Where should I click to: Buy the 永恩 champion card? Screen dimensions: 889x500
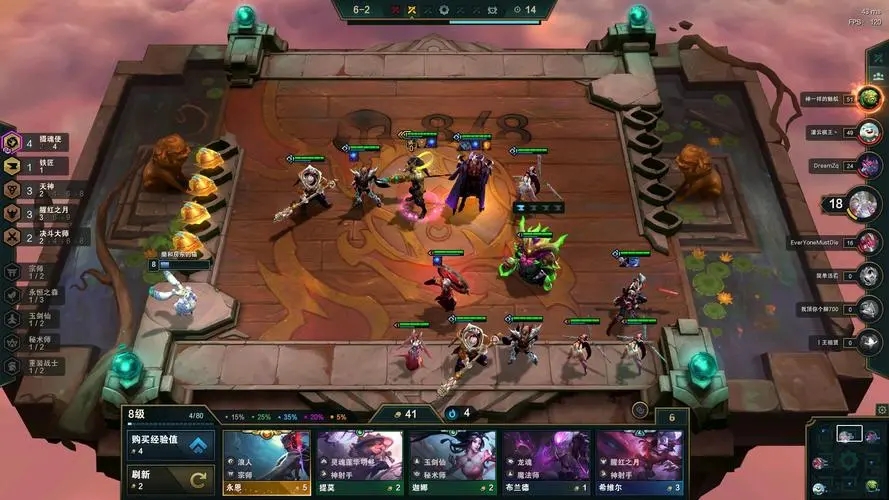pyautogui.click(x=267, y=463)
